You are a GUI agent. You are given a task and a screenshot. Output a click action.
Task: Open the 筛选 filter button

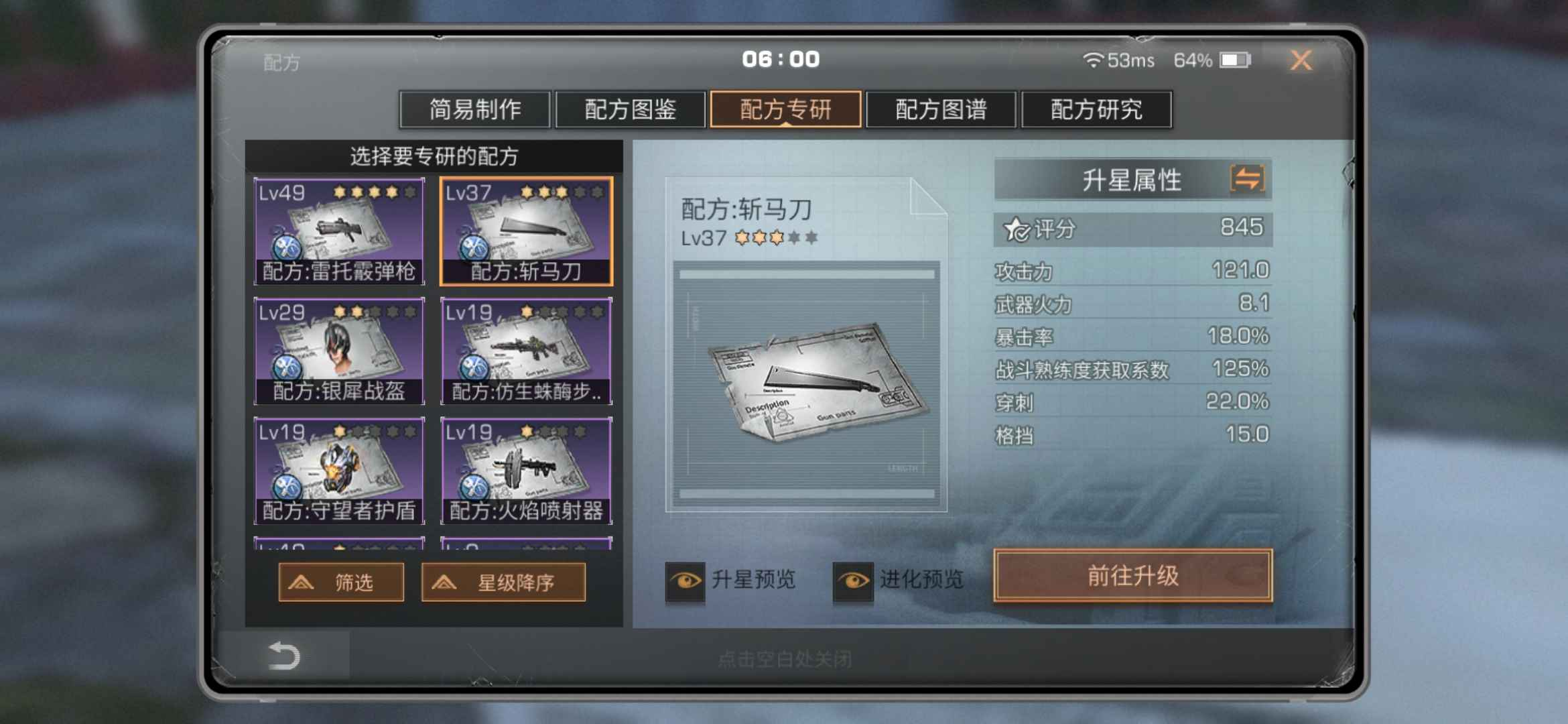pos(341,582)
